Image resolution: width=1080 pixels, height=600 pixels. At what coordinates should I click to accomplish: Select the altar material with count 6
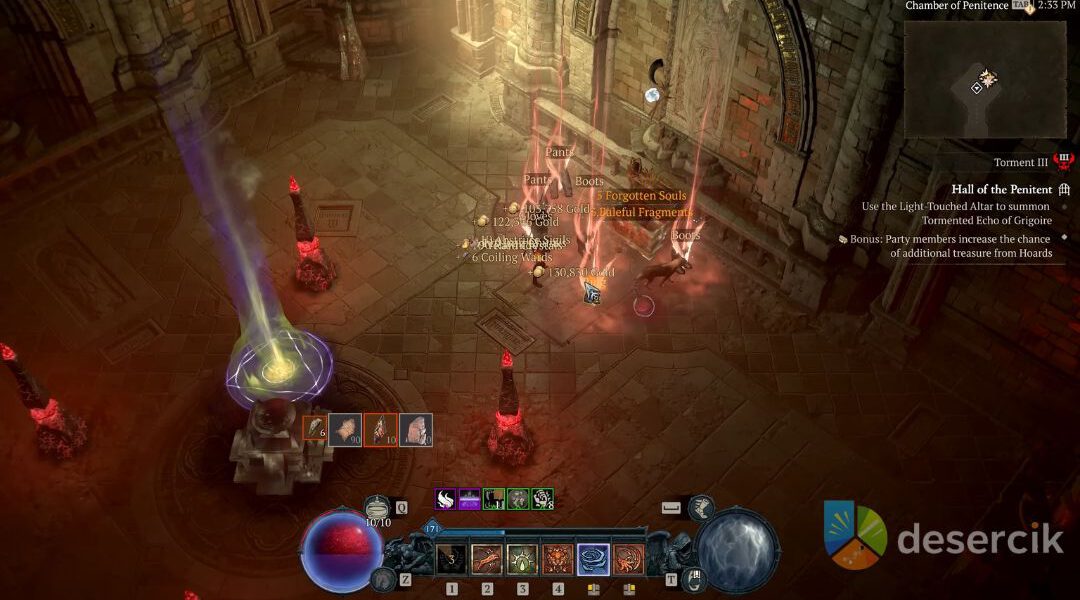pos(315,429)
